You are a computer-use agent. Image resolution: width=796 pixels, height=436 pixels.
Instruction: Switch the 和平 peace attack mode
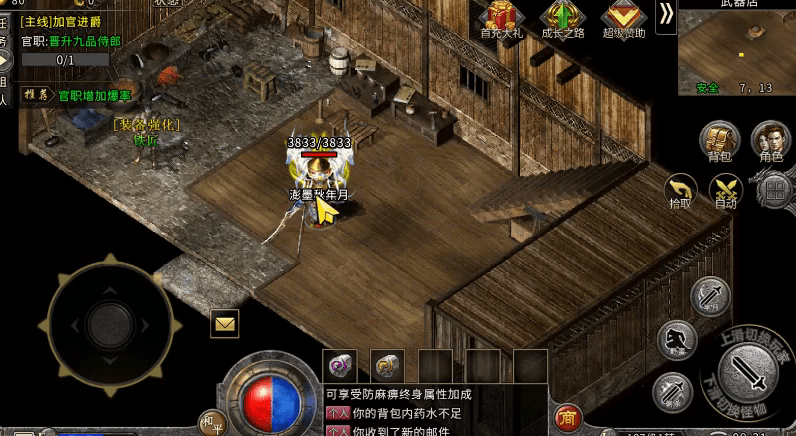[x=211, y=421]
